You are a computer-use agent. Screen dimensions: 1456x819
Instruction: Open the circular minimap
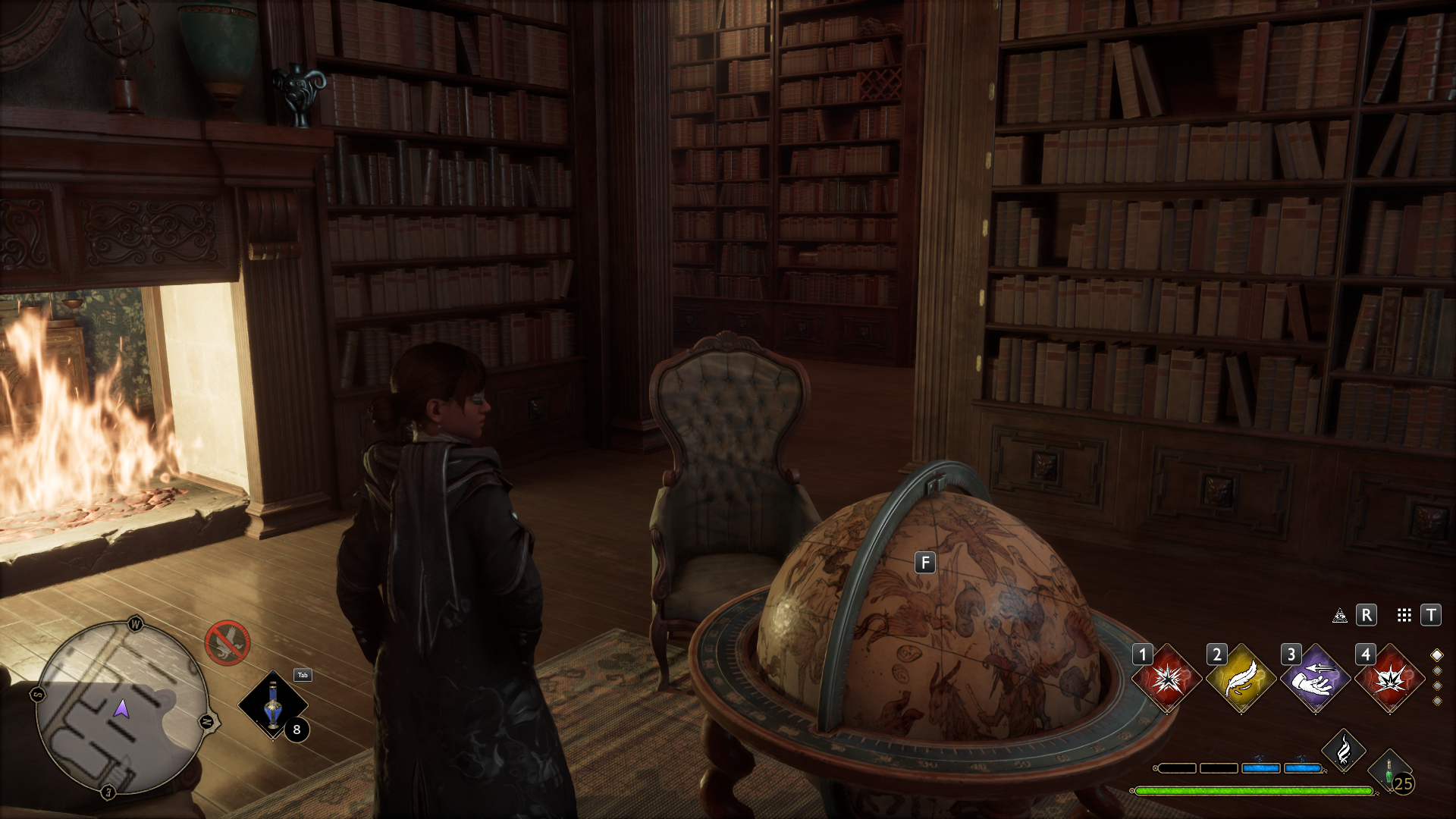[x=122, y=708]
